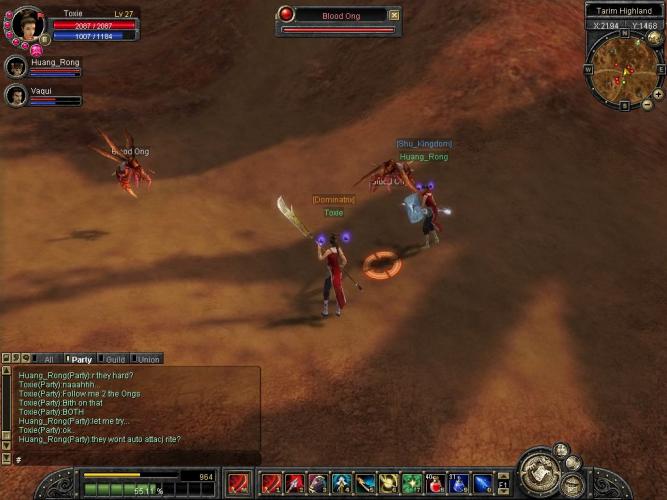Close the Blood Ong target window
The image size is (667, 500).
click(394, 15)
